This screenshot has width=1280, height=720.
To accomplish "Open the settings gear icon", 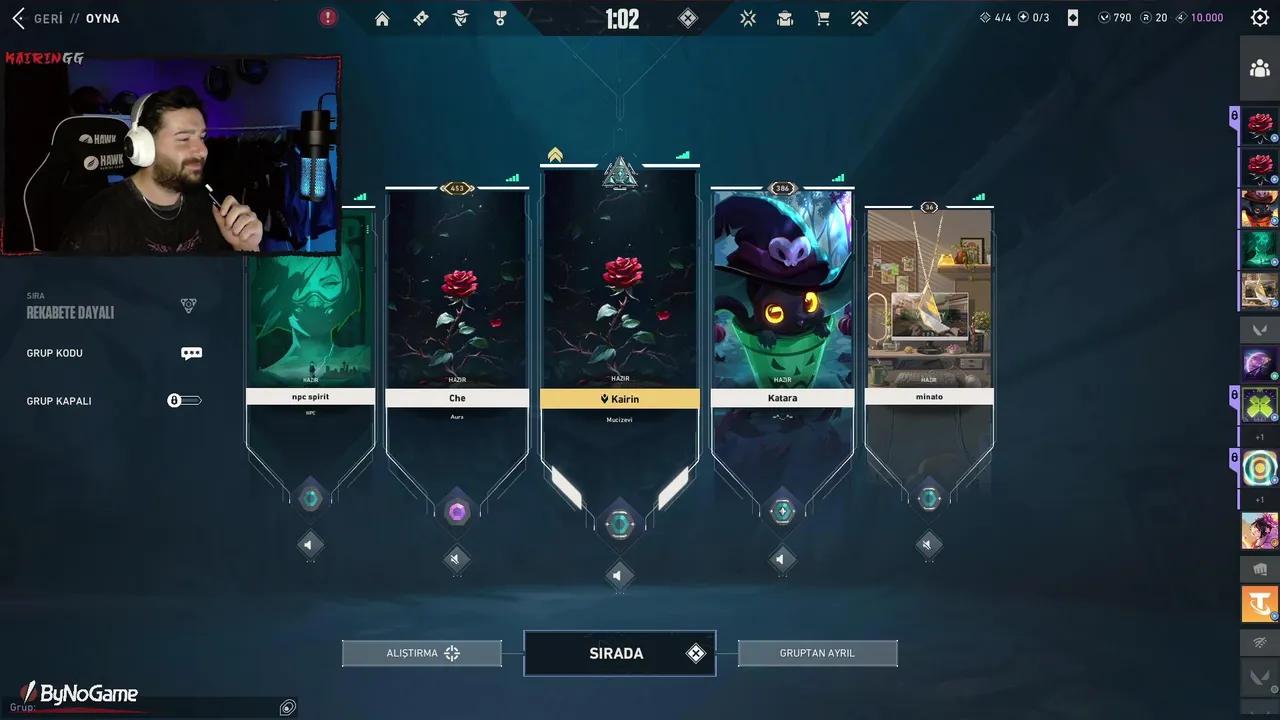I will tap(1259, 17).
